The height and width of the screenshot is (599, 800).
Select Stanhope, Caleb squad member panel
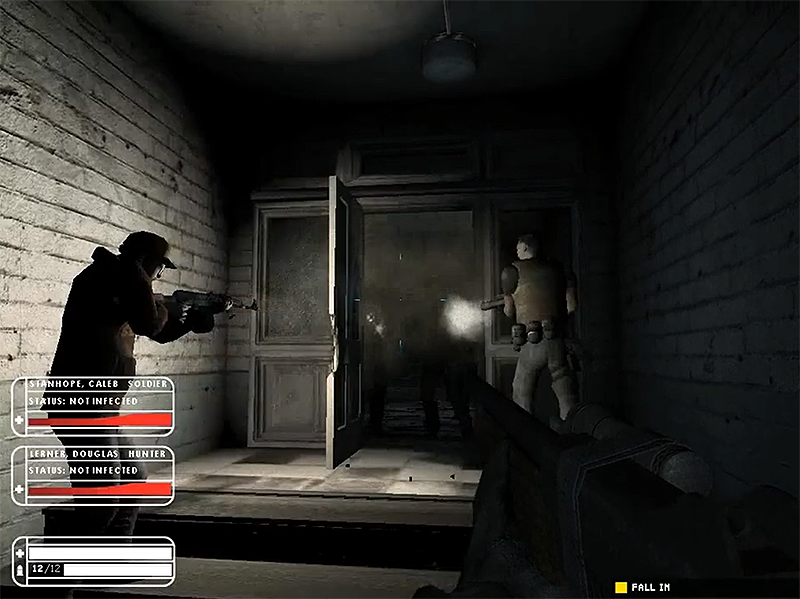(93, 406)
